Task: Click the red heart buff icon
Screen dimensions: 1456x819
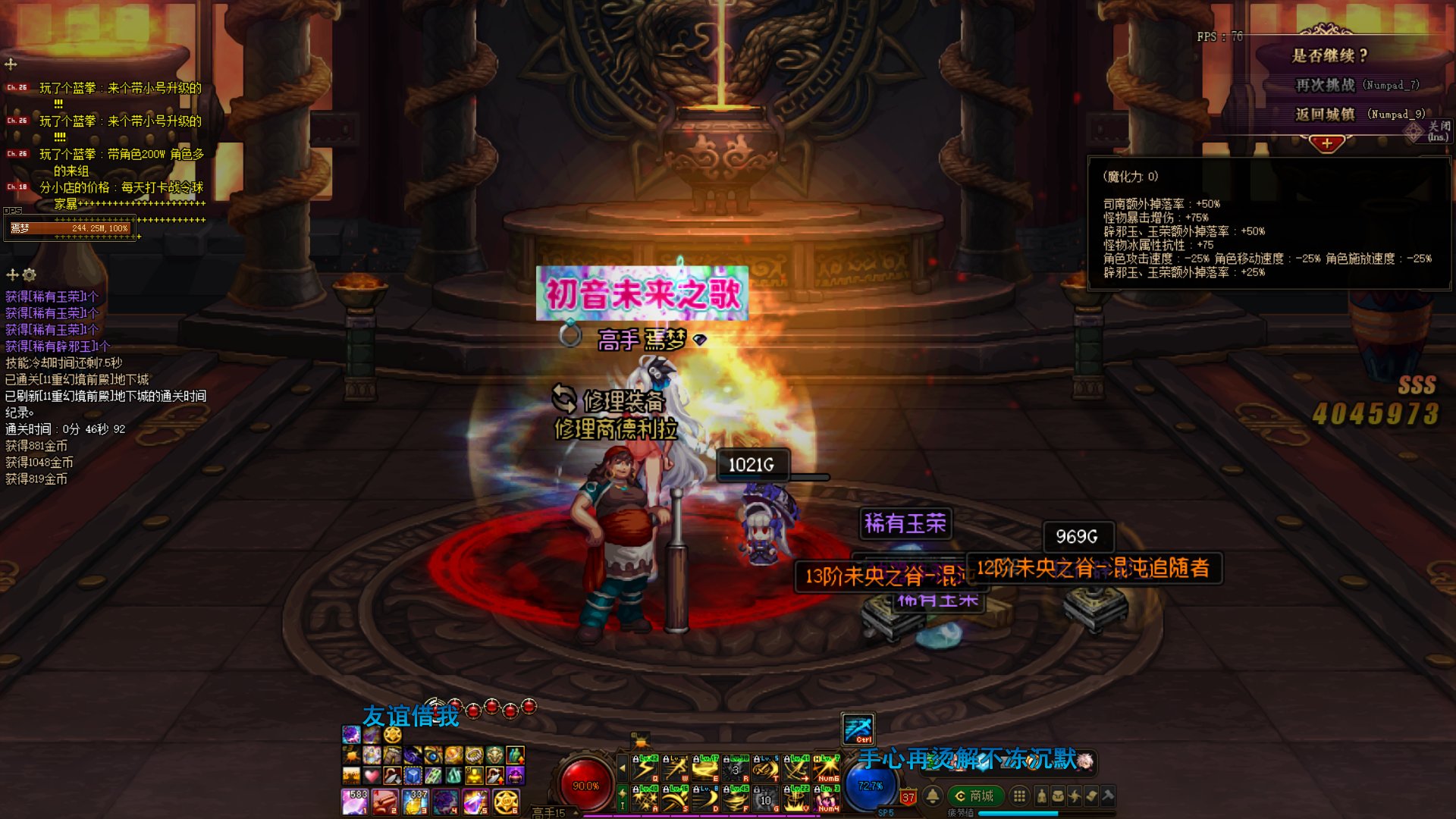Action: (x=372, y=776)
